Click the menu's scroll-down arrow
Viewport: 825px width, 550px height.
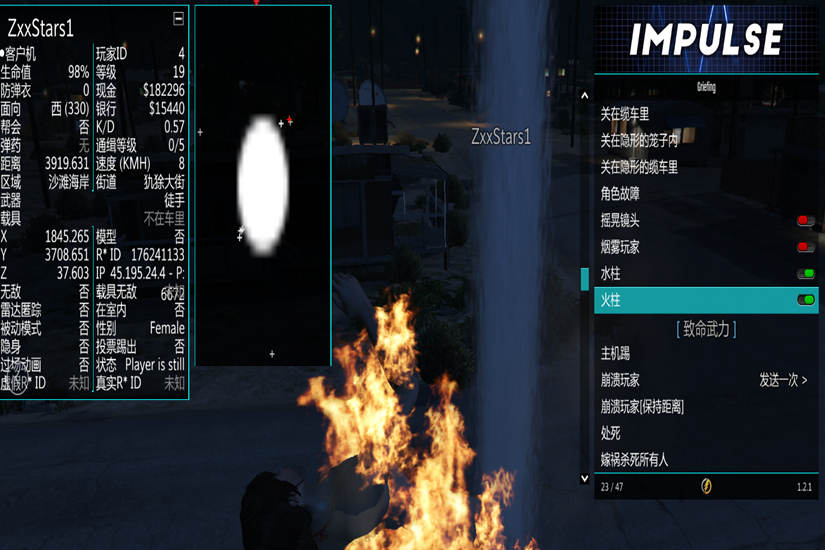585,479
